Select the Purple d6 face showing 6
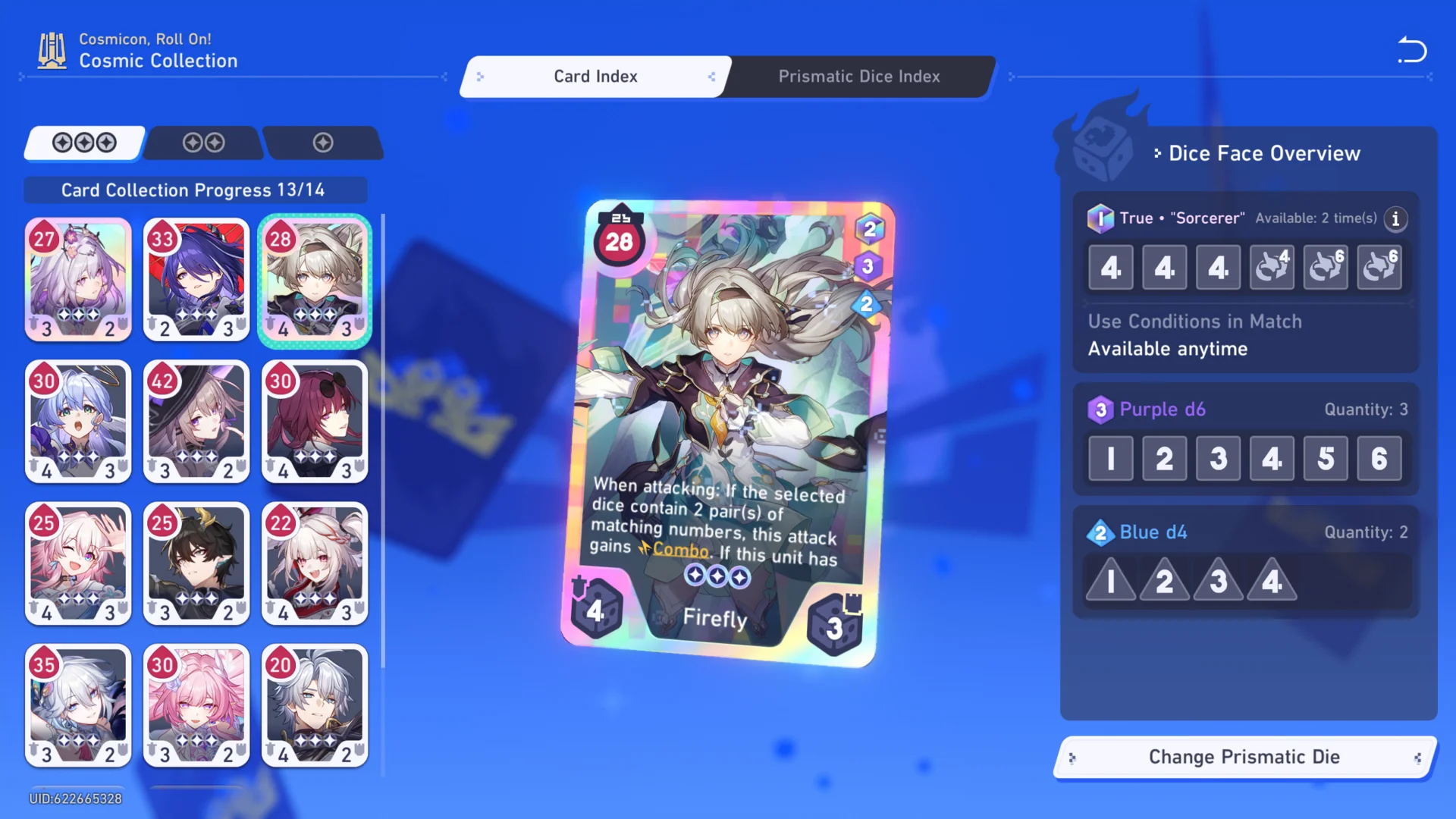1456x819 pixels. click(1379, 458)
